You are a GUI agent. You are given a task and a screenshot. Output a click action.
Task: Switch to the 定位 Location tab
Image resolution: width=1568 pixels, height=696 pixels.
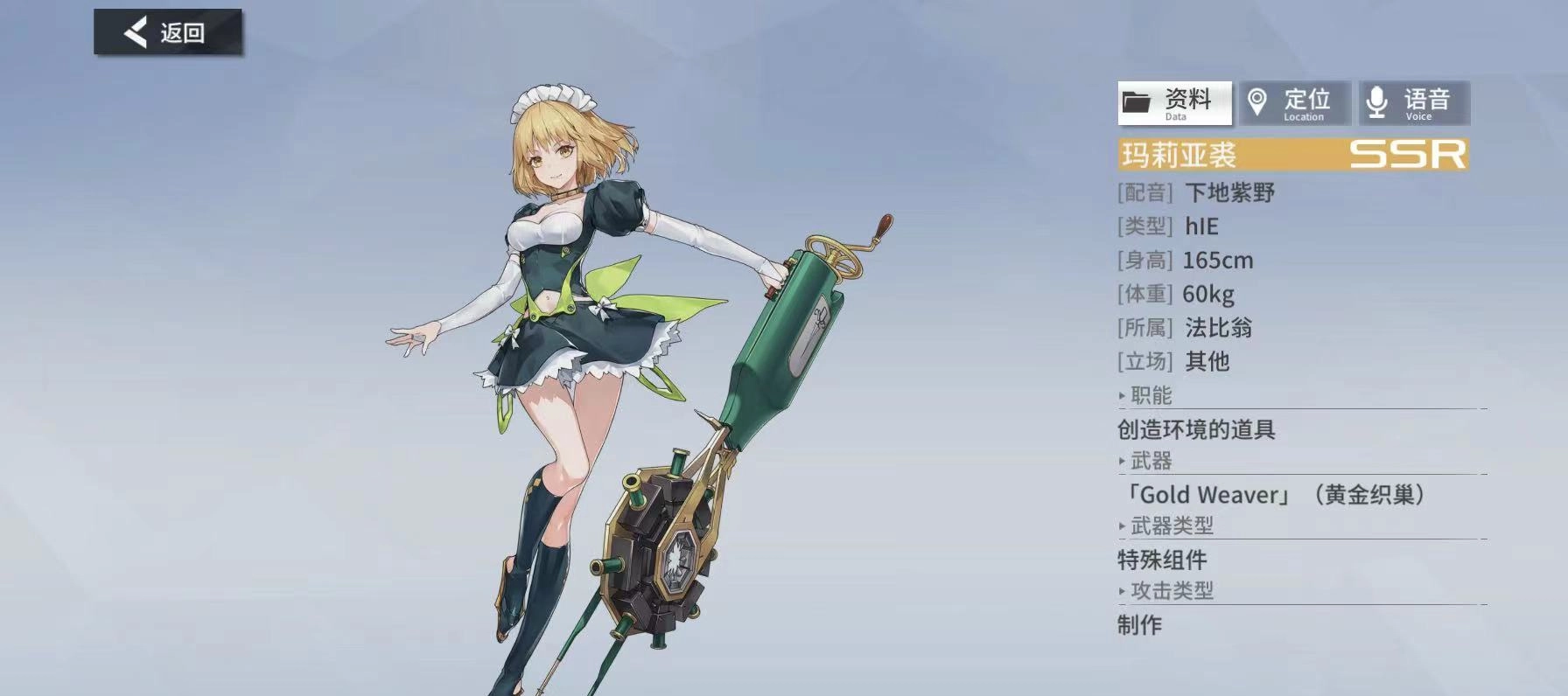pyautogui.click(x=1294, y=103)
